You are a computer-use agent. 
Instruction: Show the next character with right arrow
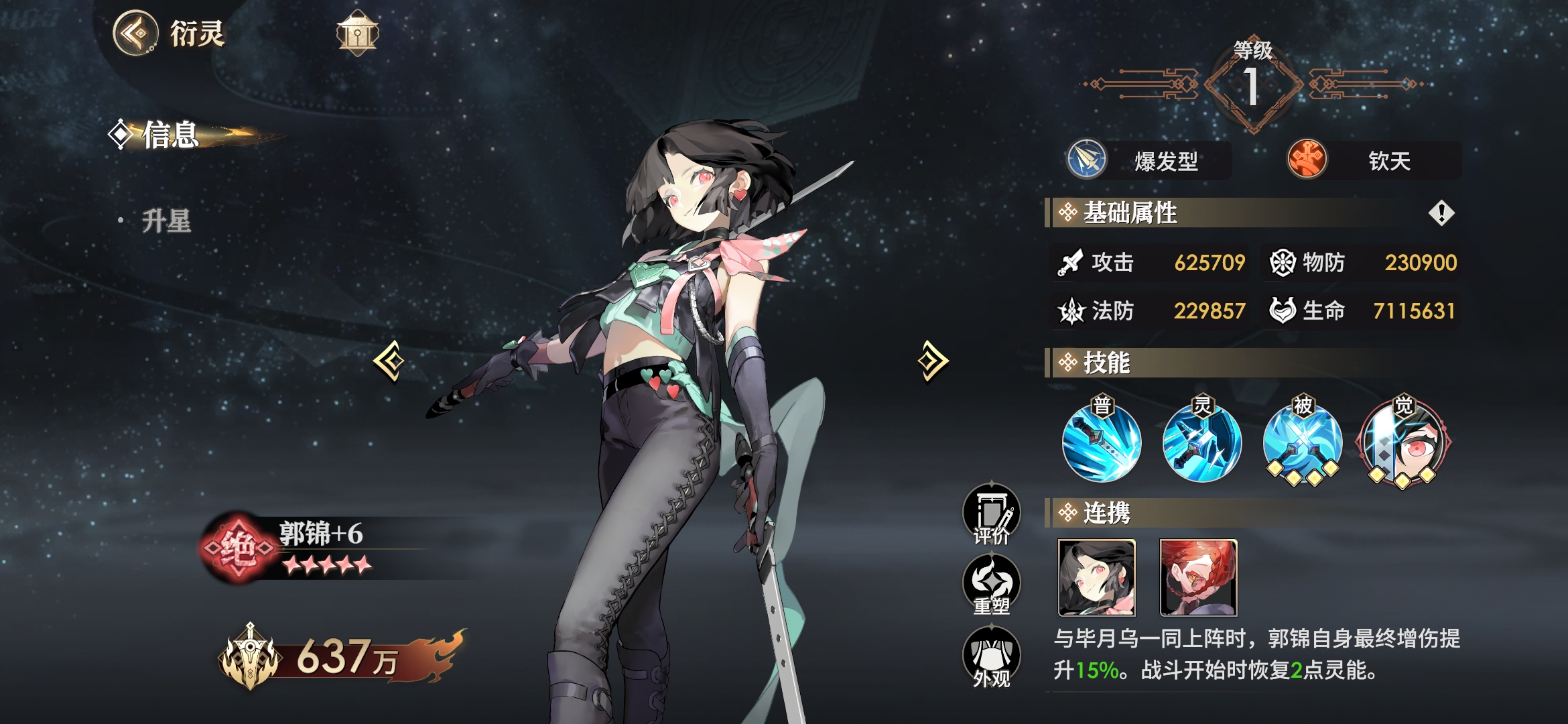[933, 361]
